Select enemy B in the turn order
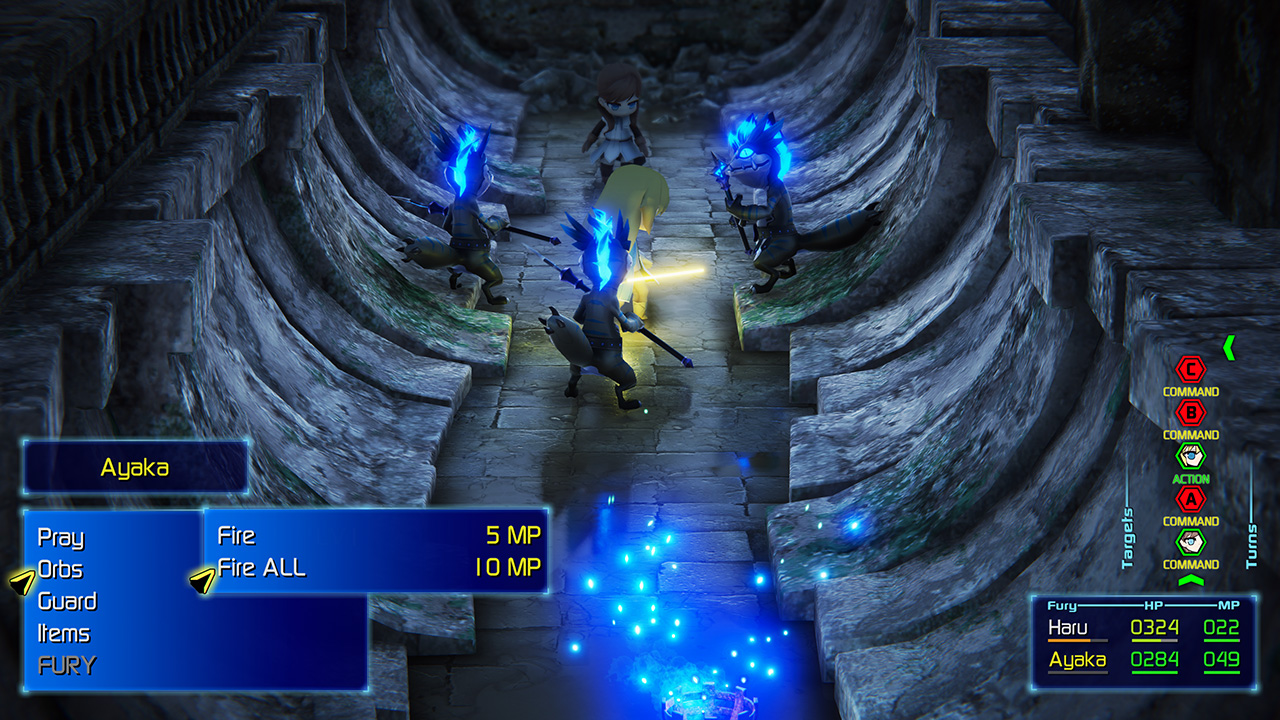Image resolution: width=1280 pixels, height=720 pixels. (1190, 412)
